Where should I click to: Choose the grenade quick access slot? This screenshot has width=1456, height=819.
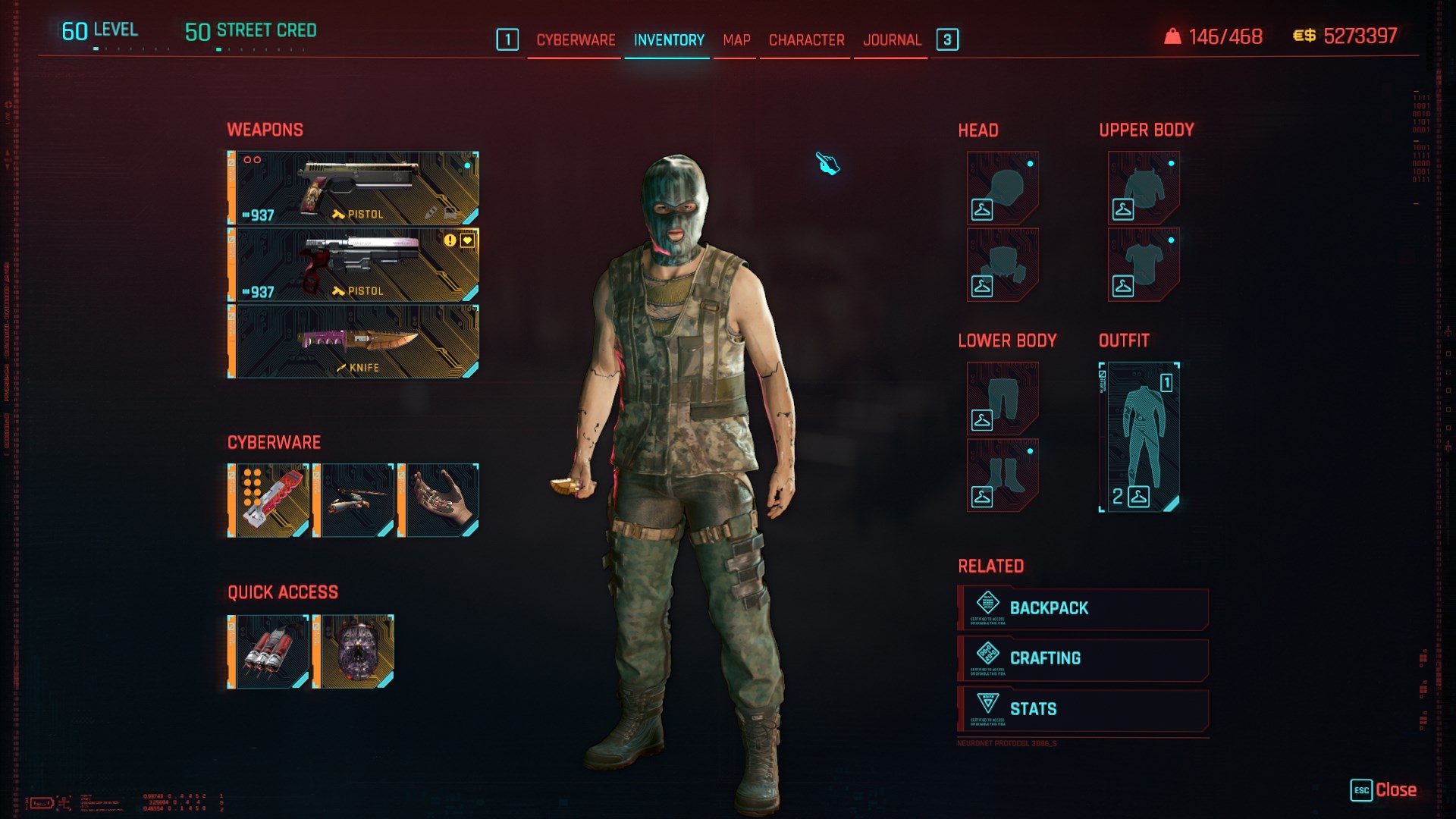(354, 652)
